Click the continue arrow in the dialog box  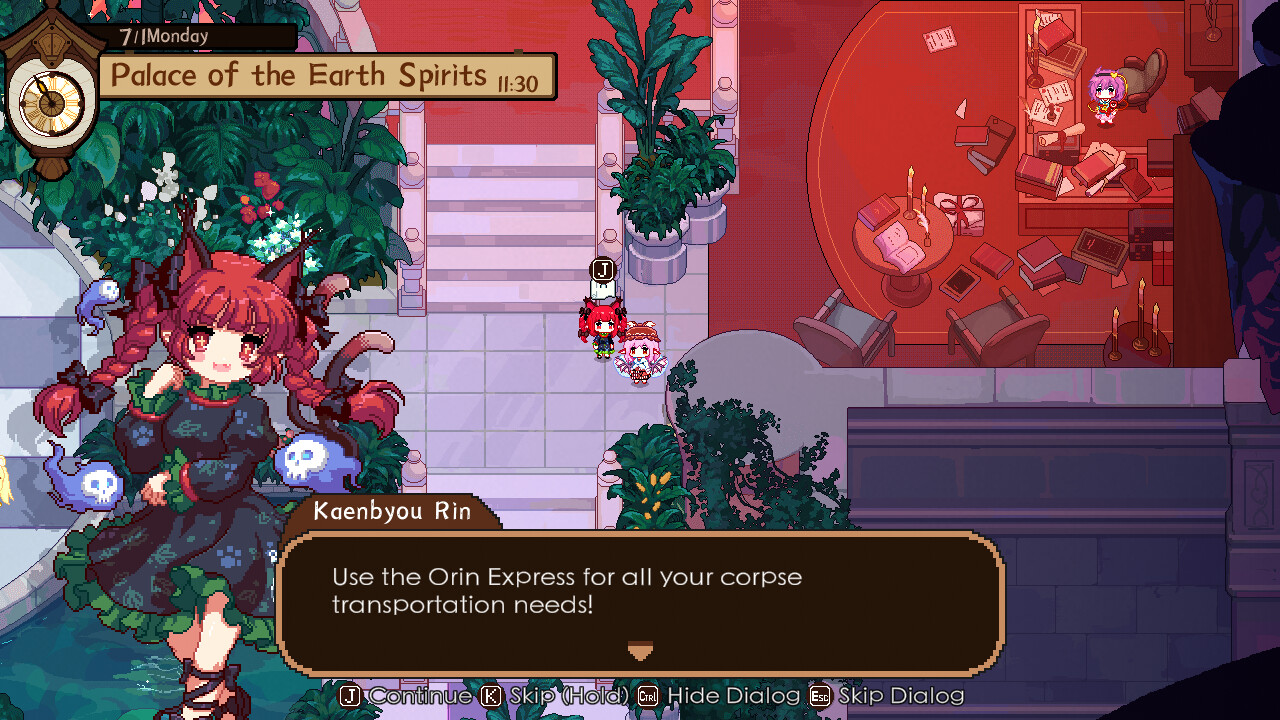coord(640,651)
